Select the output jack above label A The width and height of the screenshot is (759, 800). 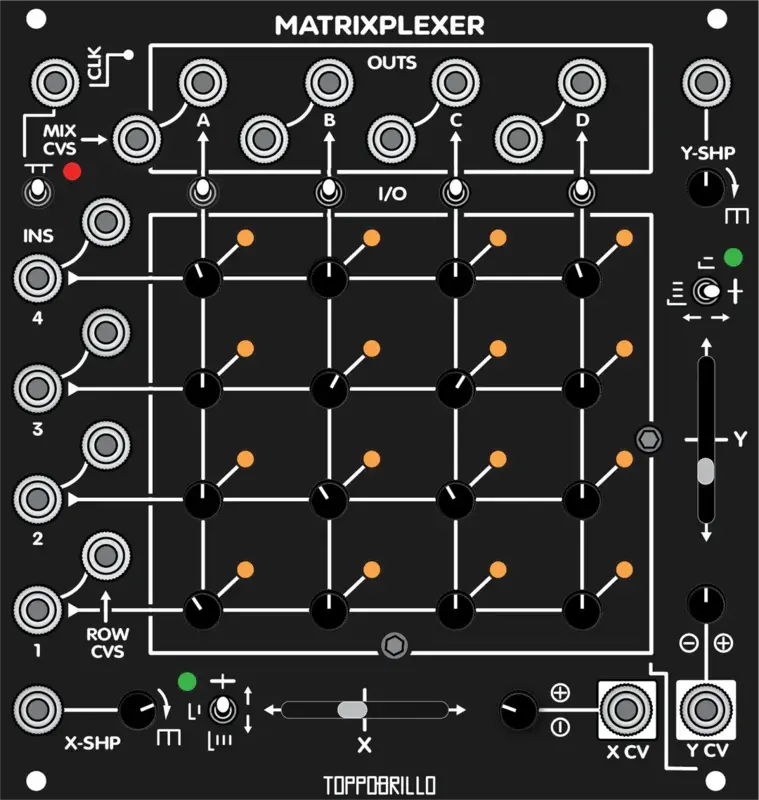pyautogui.click(x=200, y=81)
